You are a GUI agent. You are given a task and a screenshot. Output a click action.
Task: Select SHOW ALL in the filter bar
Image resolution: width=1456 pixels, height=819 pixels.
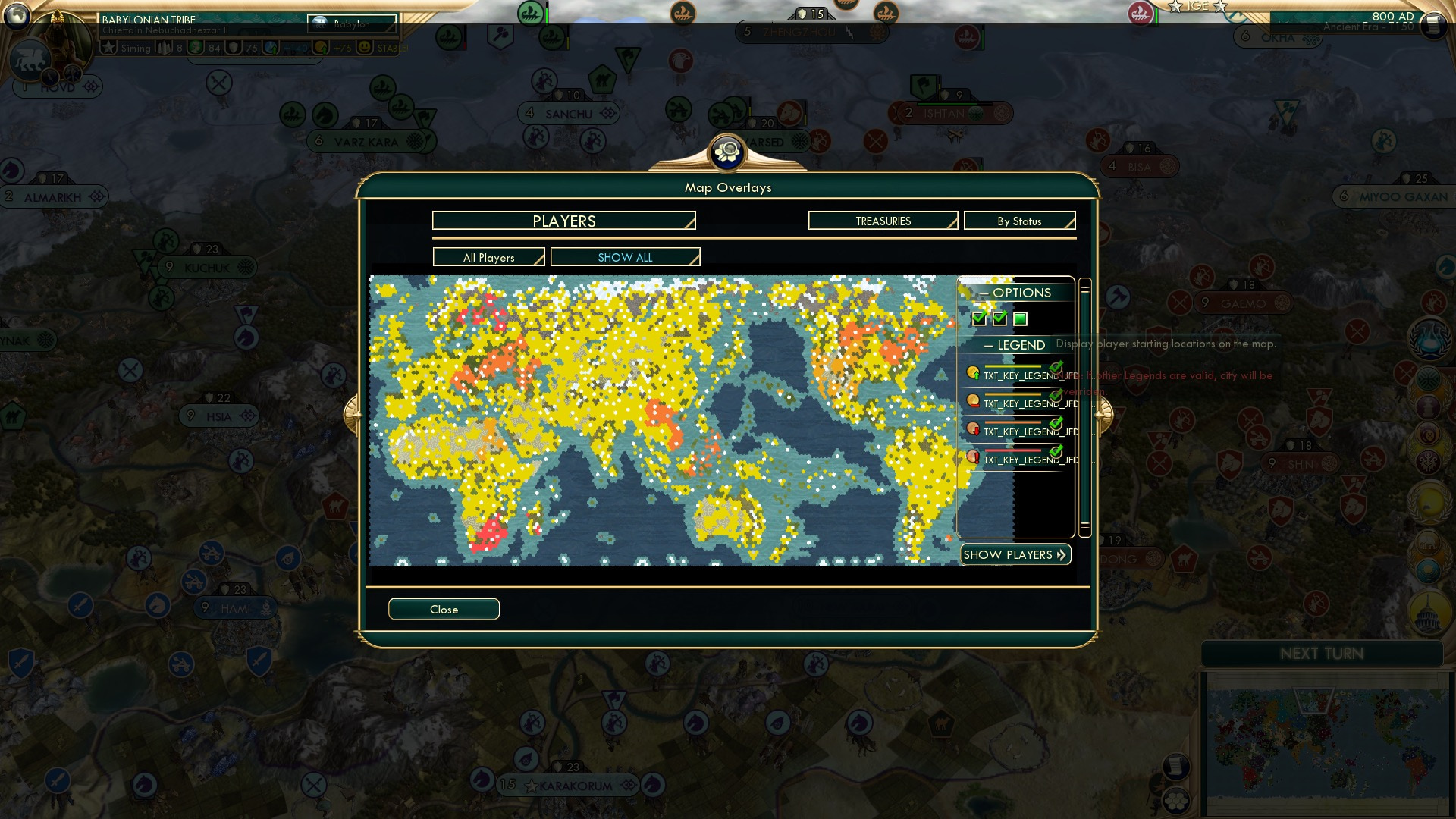click(625, 257)
